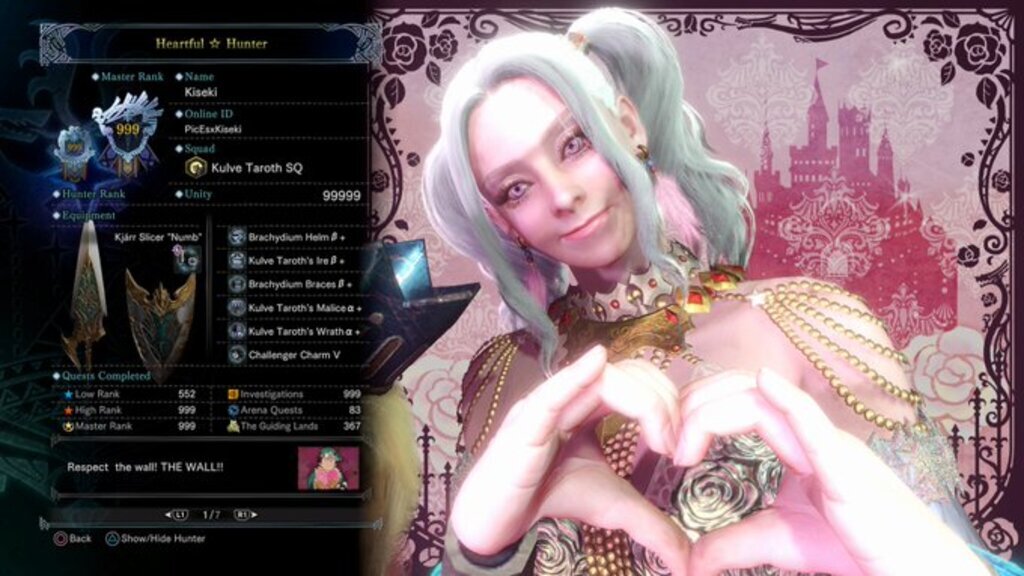Select Kulve Taroth's Ire β+ armor row
This screenshot has width=1024, height=576.
click(293, 260)
